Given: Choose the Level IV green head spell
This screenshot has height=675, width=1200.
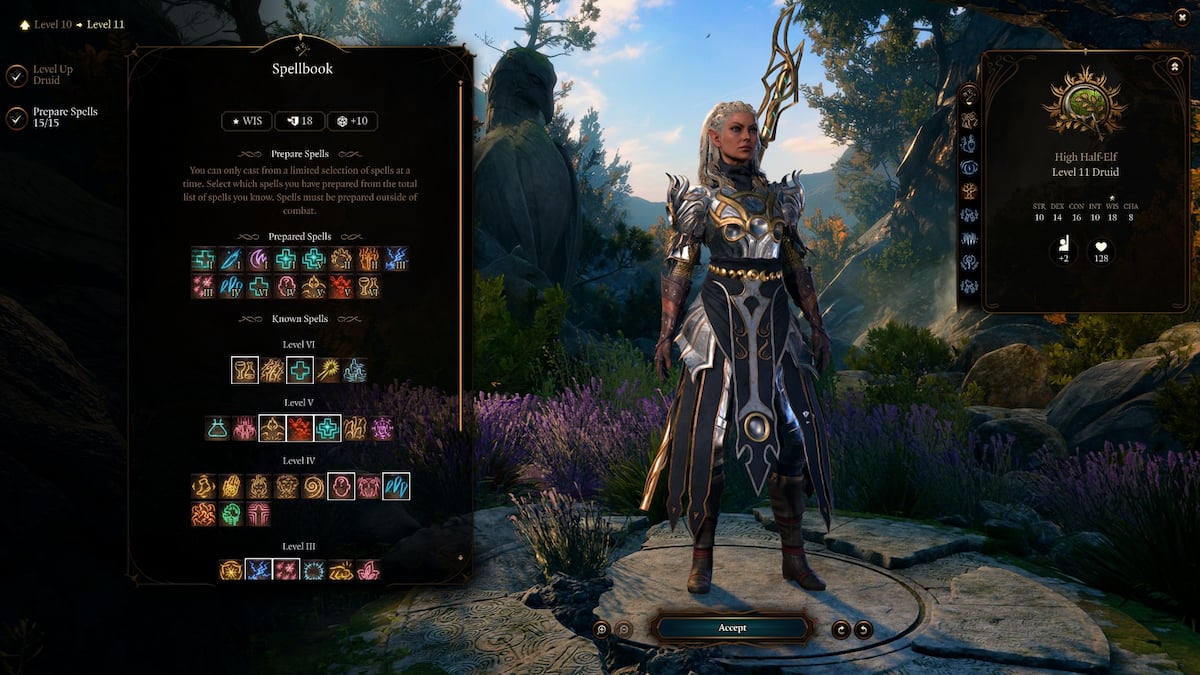Looking at the screenshot, I should tap(231, 514).
